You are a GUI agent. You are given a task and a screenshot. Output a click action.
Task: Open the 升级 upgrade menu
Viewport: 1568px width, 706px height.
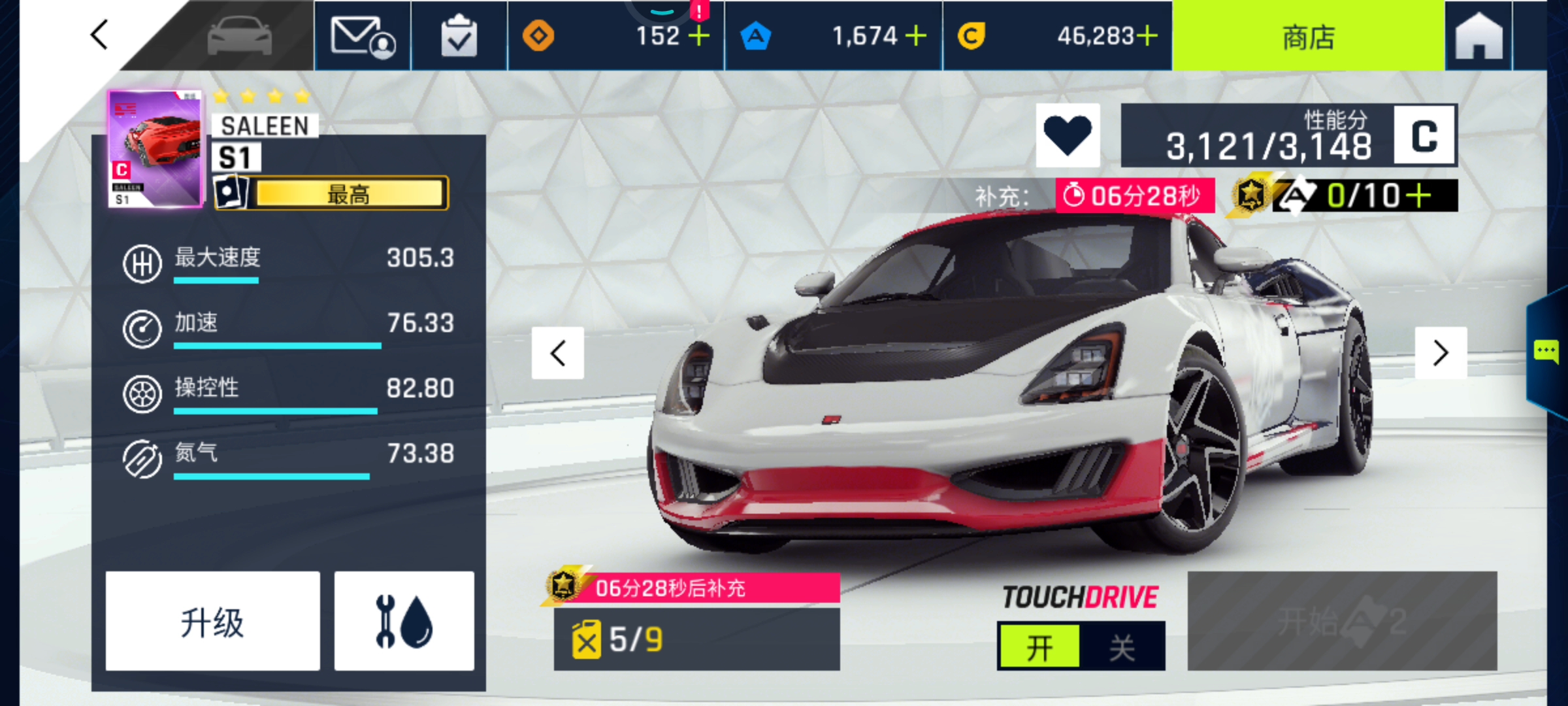(212, 621)
